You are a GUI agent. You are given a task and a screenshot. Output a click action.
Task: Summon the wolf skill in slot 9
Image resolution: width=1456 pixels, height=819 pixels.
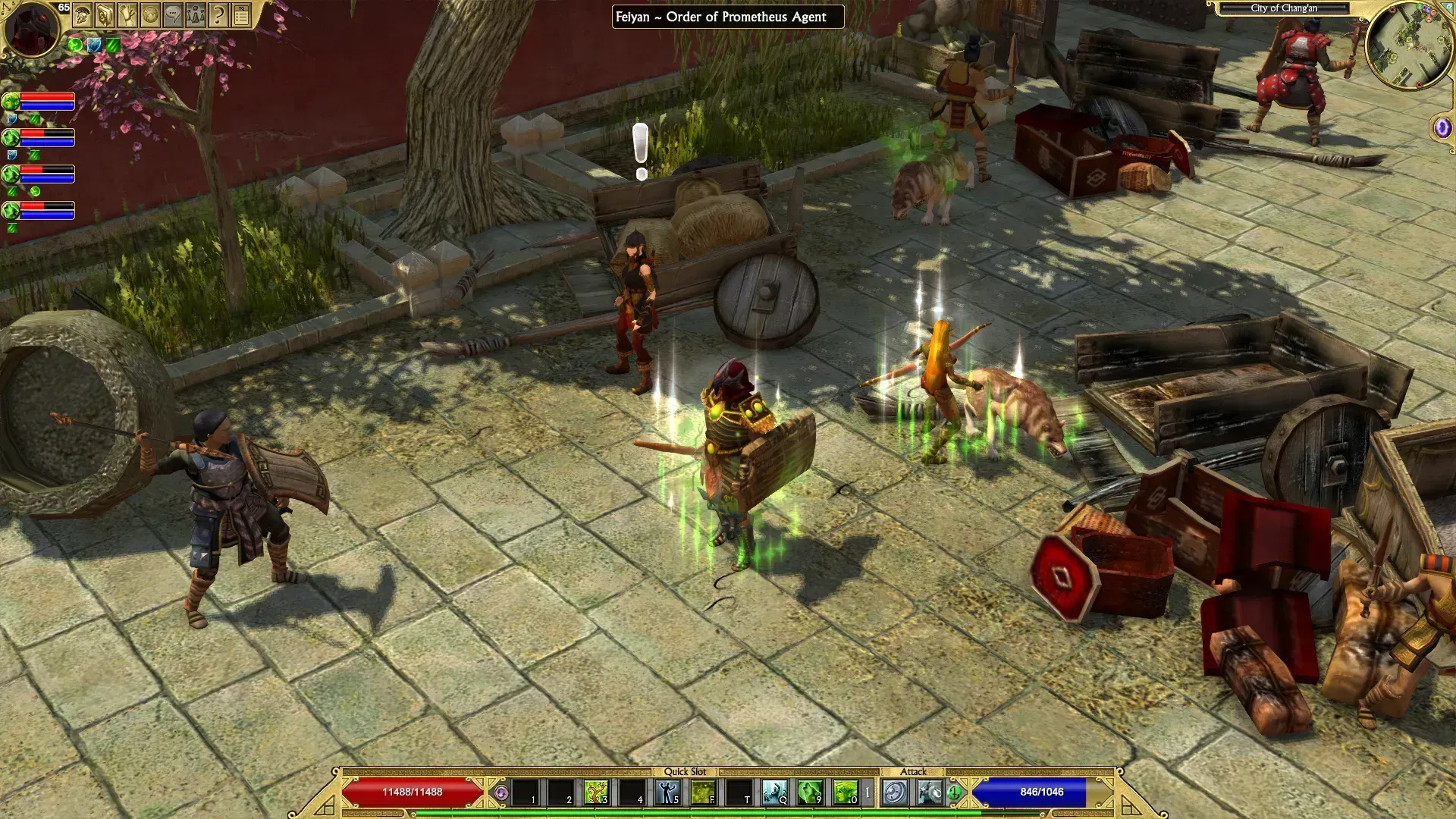[810, 792]
